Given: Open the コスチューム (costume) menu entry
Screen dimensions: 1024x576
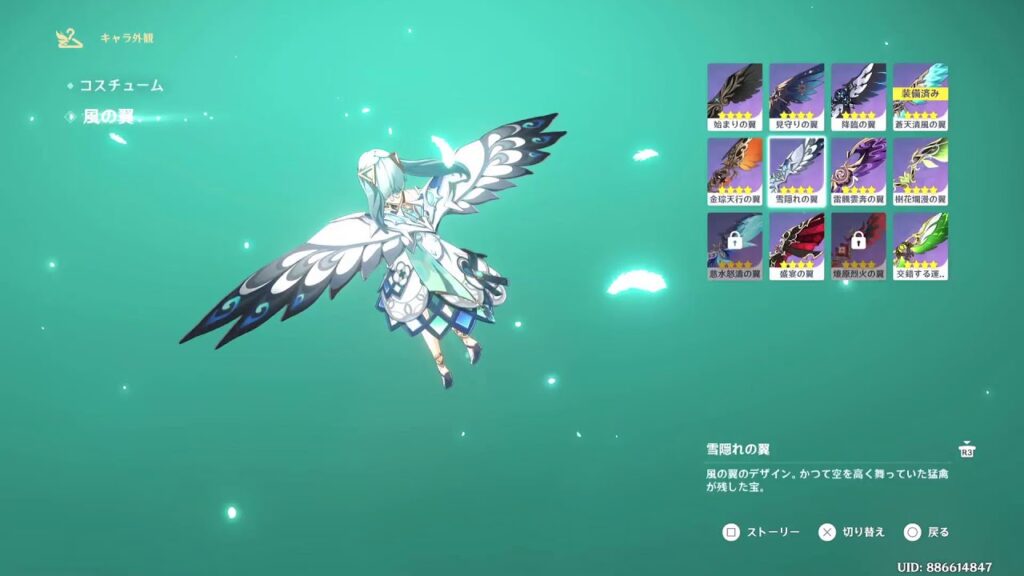Looking at the screenshot, I should click(x=121, y=86).
